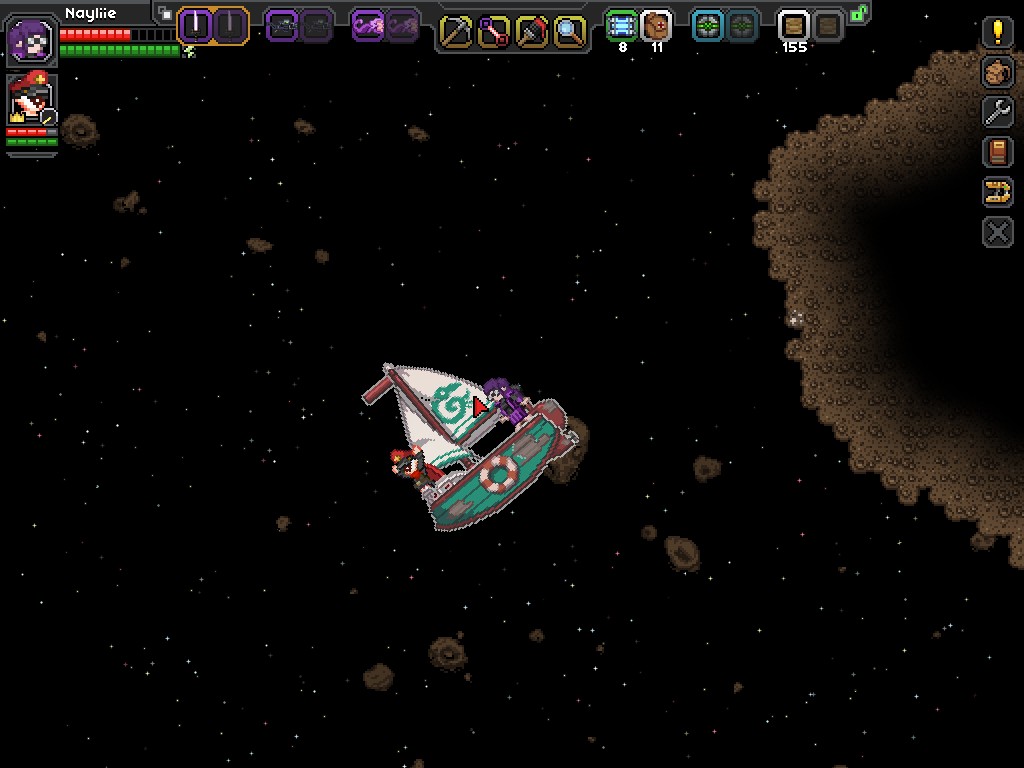
Task: Select the wire tool
Action: (x=493, y=32)
